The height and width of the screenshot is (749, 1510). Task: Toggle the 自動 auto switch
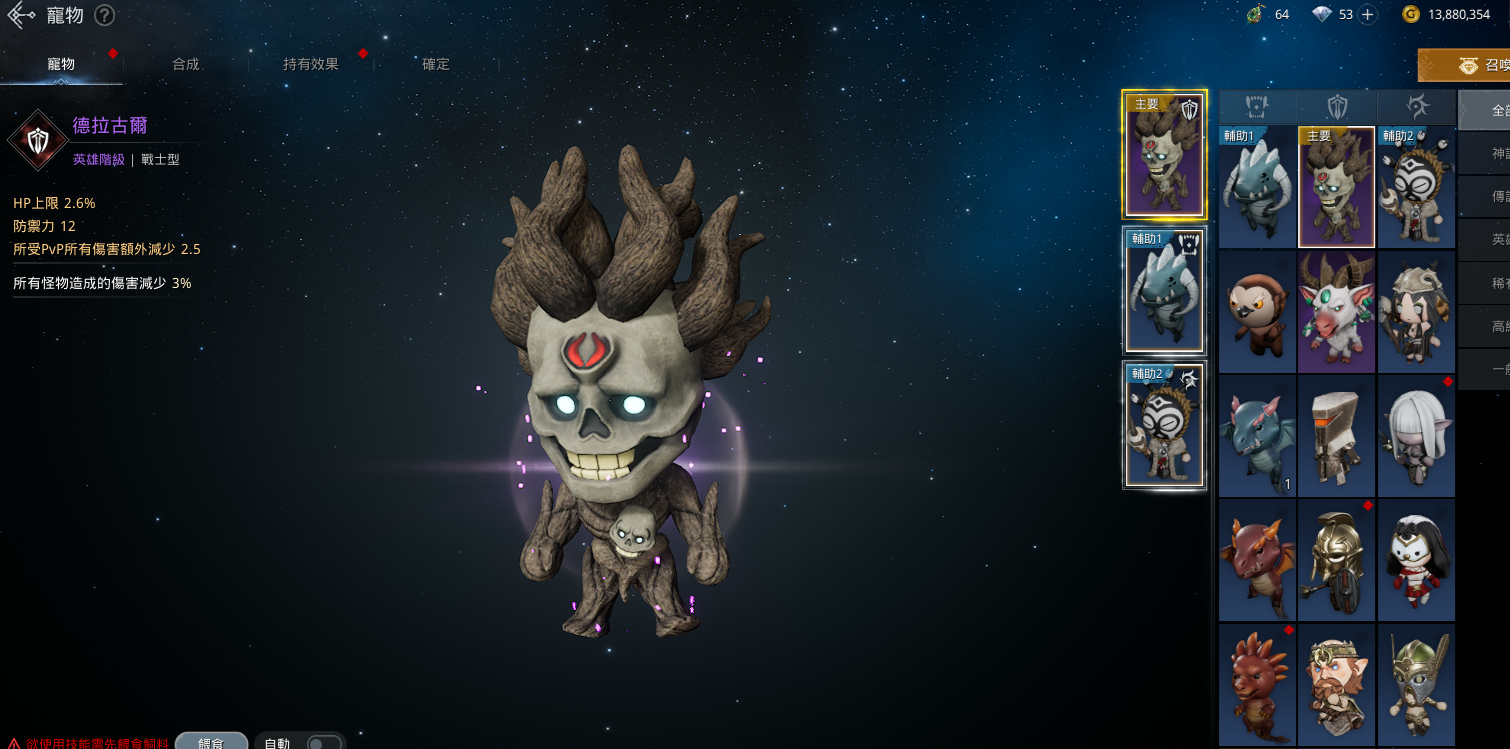click(322, 743)
